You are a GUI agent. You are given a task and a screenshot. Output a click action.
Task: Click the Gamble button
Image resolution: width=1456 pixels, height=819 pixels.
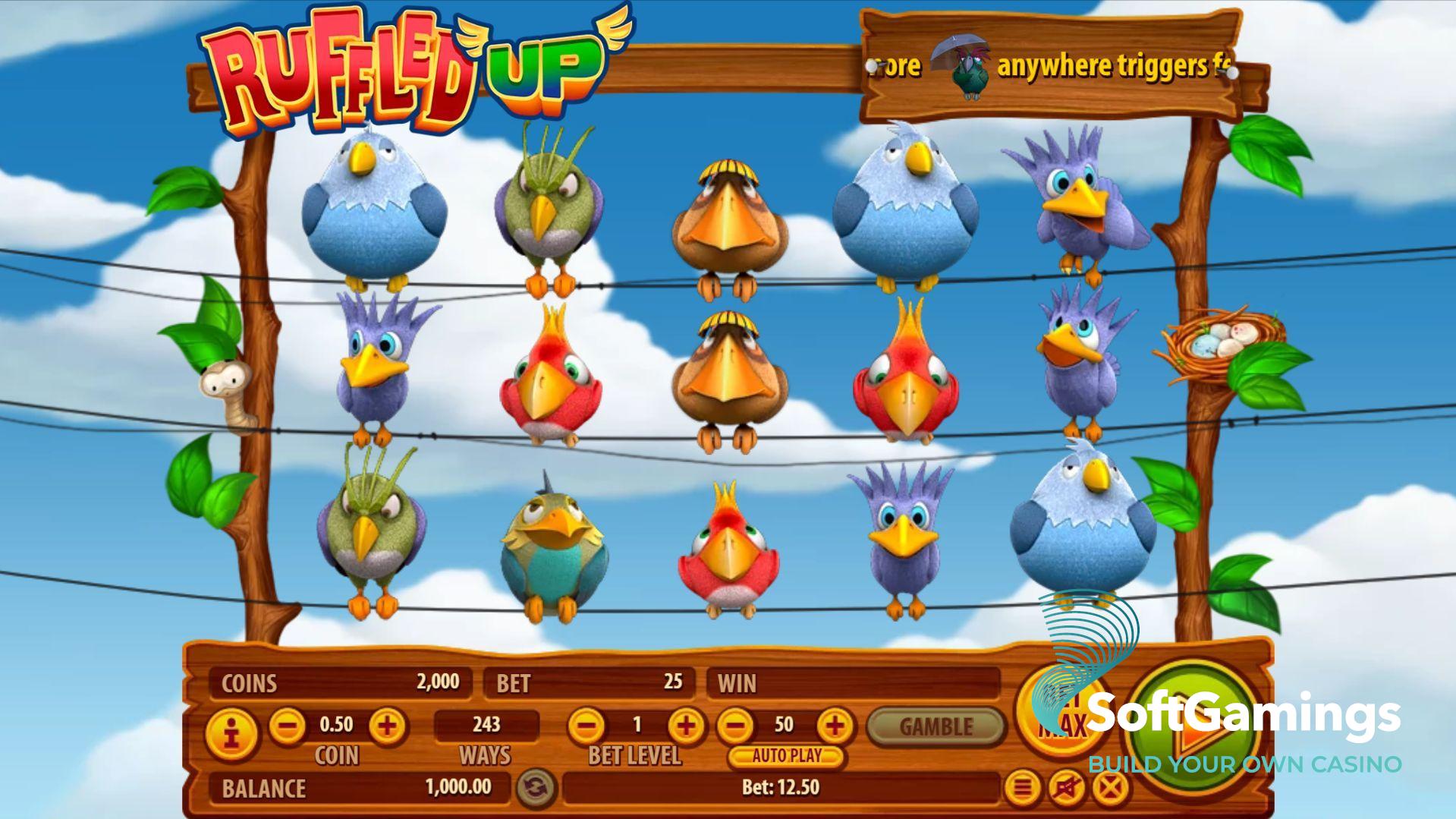[x=936, y=727]
